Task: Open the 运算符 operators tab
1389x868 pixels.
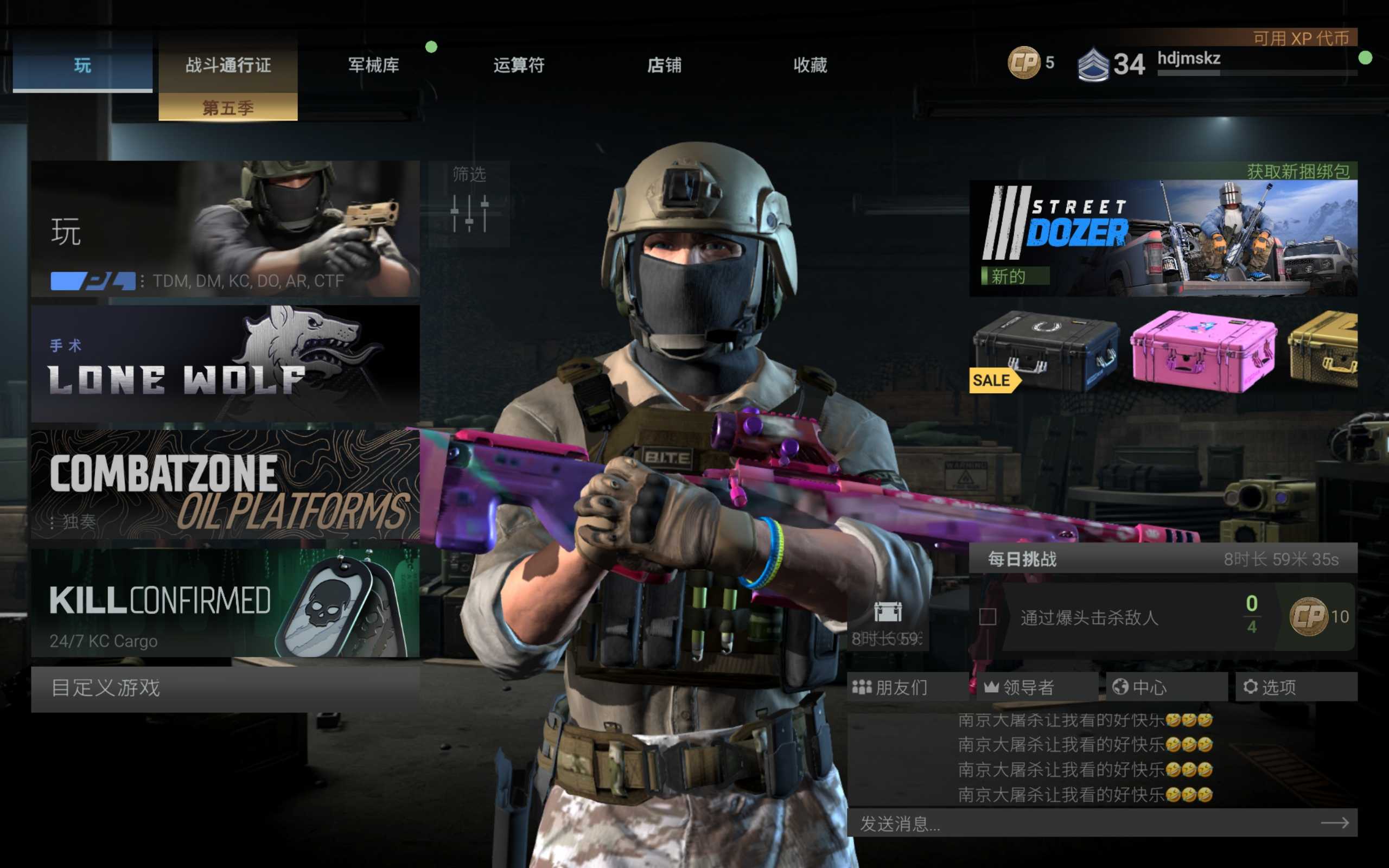Action: [519, 65]
